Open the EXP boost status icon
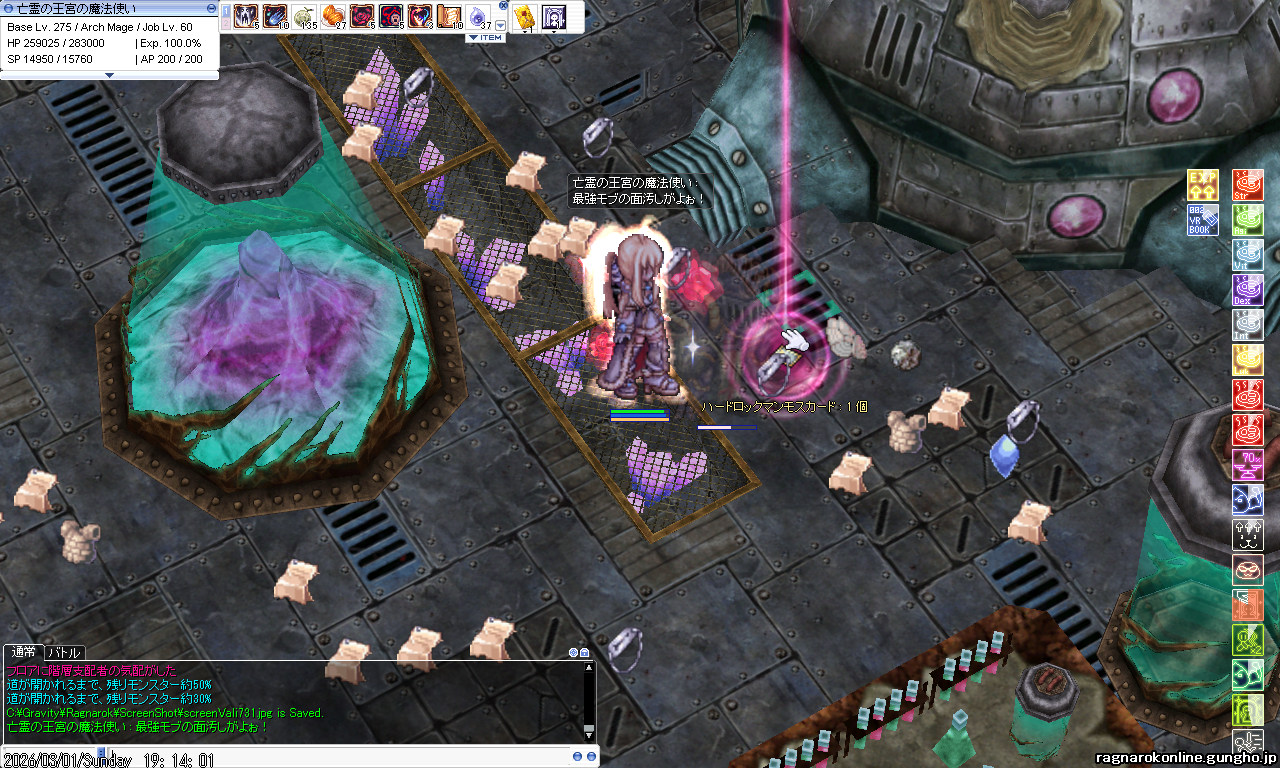Viewport: 1280px width, 768px height. (x=1202, y=185)
